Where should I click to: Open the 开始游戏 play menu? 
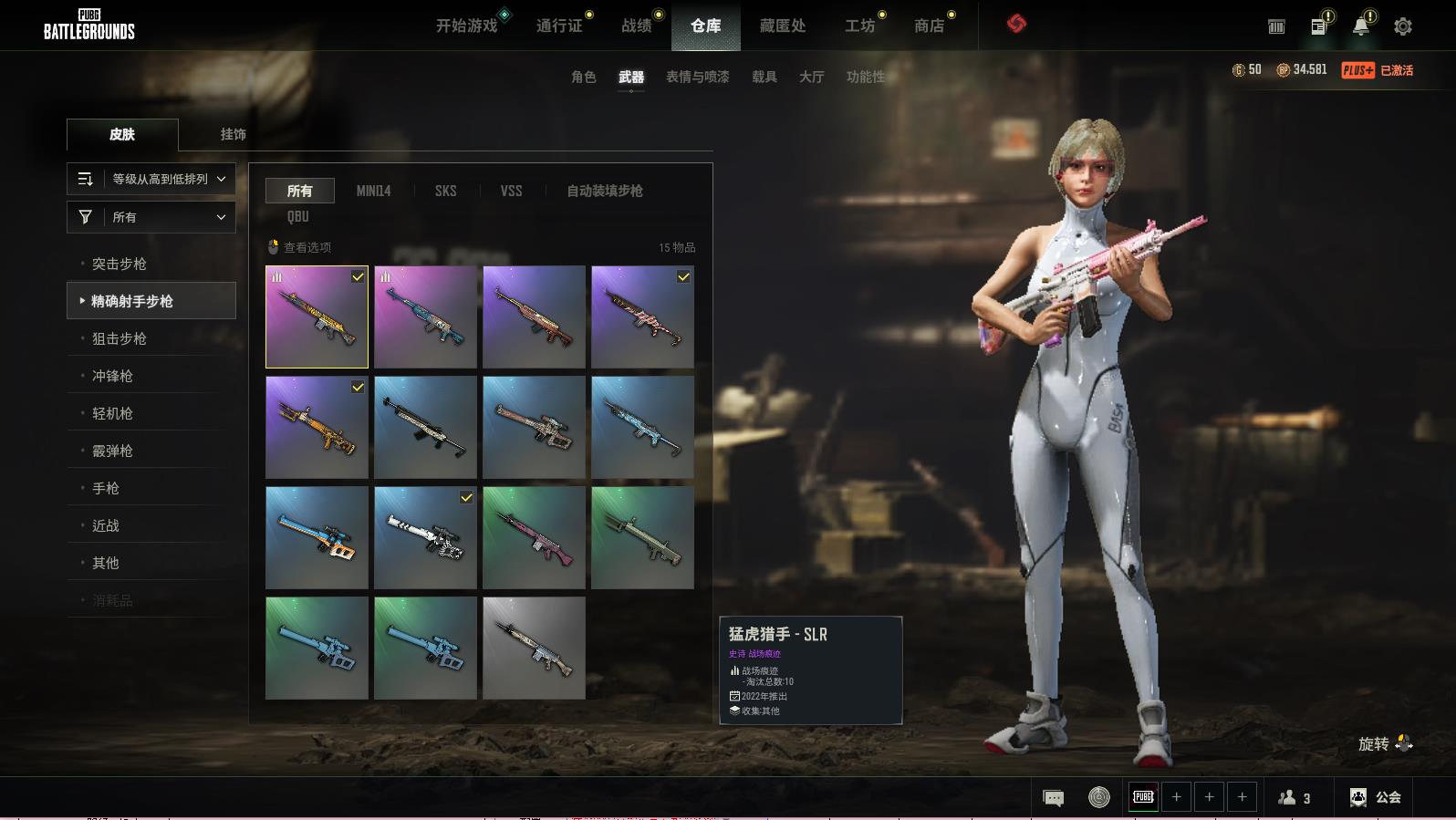466,26
